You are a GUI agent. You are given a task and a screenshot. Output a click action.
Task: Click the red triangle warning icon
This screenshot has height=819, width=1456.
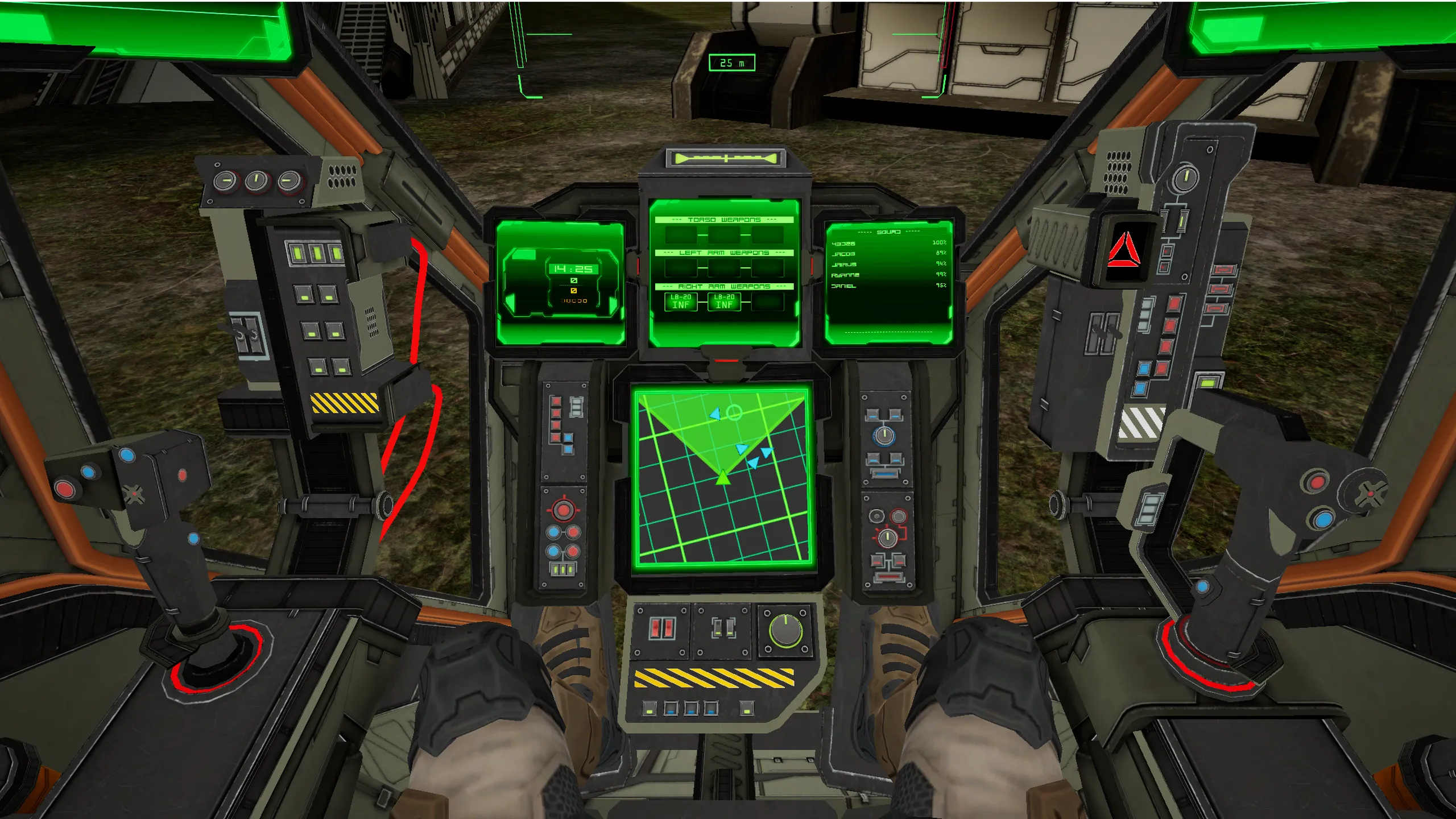coord(1123,250)
